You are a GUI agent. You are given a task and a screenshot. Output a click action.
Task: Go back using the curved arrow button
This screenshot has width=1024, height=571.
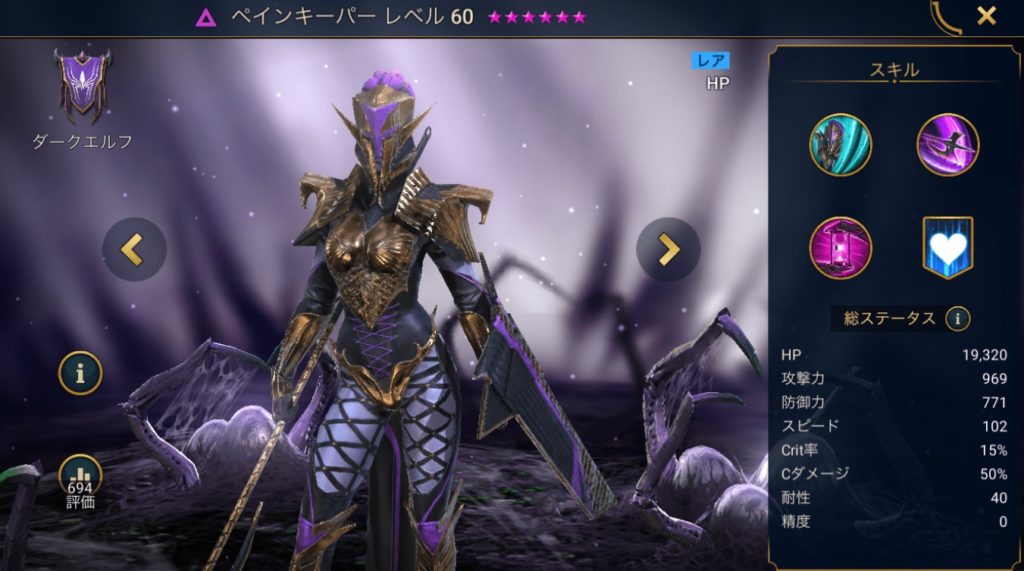(x=943, y=17)
